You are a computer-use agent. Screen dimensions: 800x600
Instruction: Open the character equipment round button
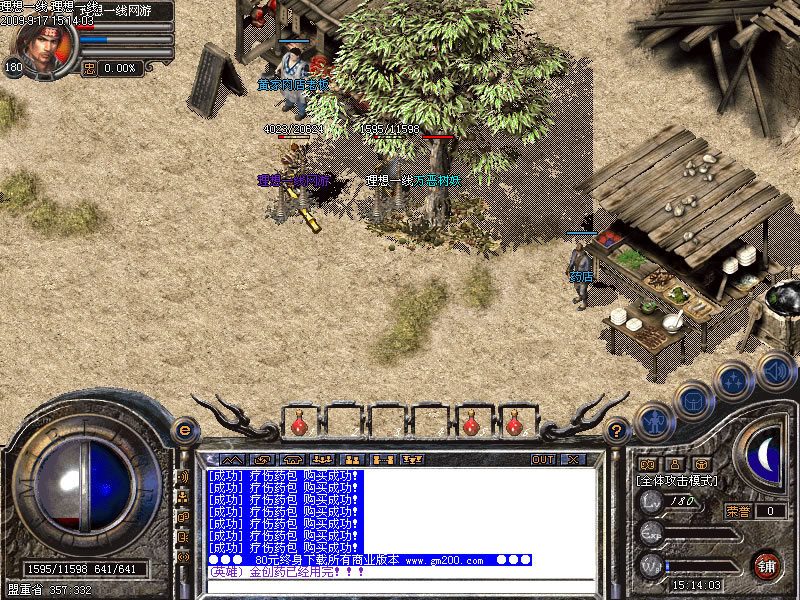tap(653, 422)
